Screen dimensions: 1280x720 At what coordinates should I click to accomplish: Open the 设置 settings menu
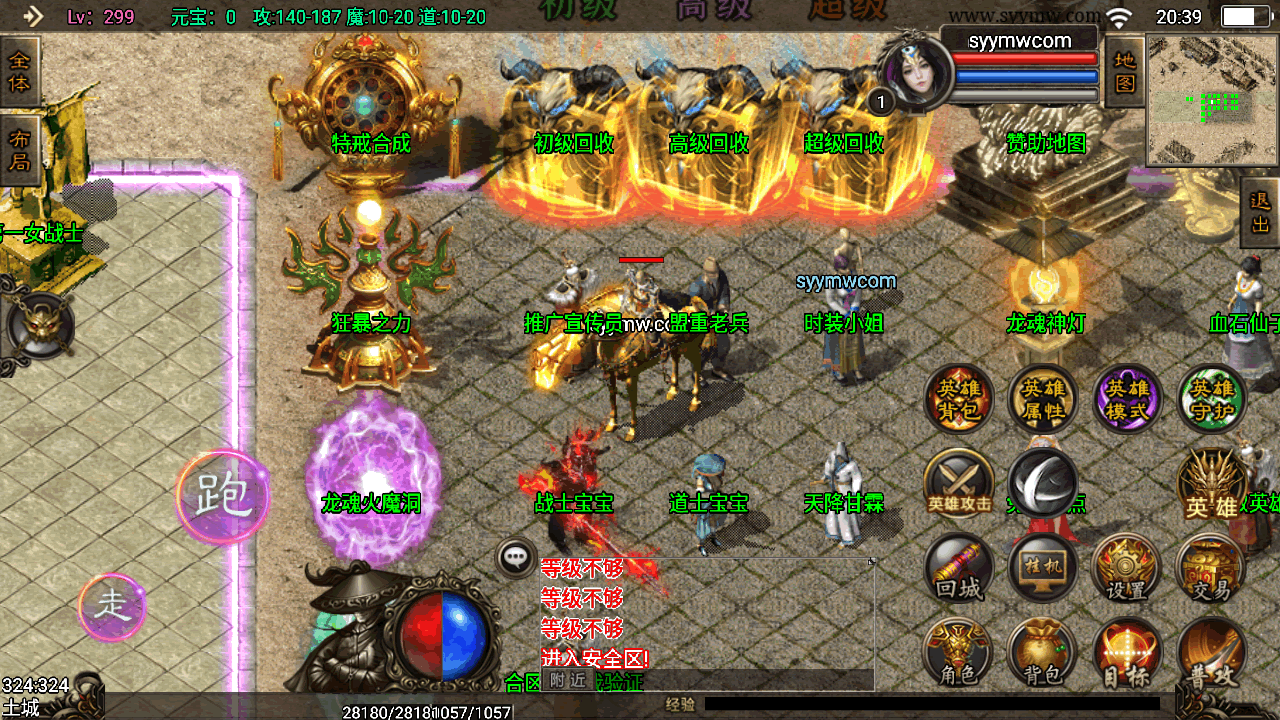tap(1127, 568)
